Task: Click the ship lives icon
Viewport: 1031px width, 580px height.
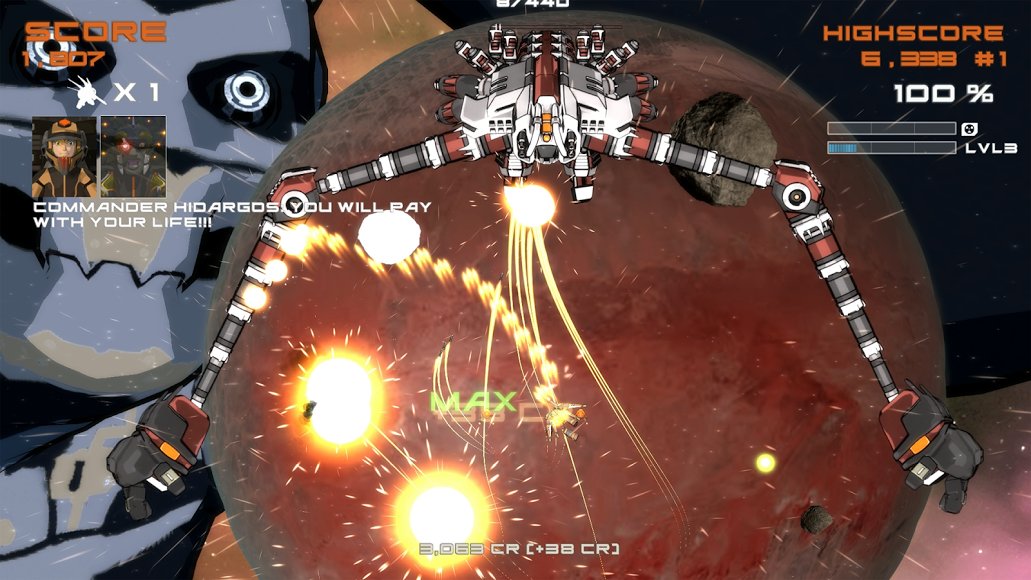Action: click(x=88, y=94)
